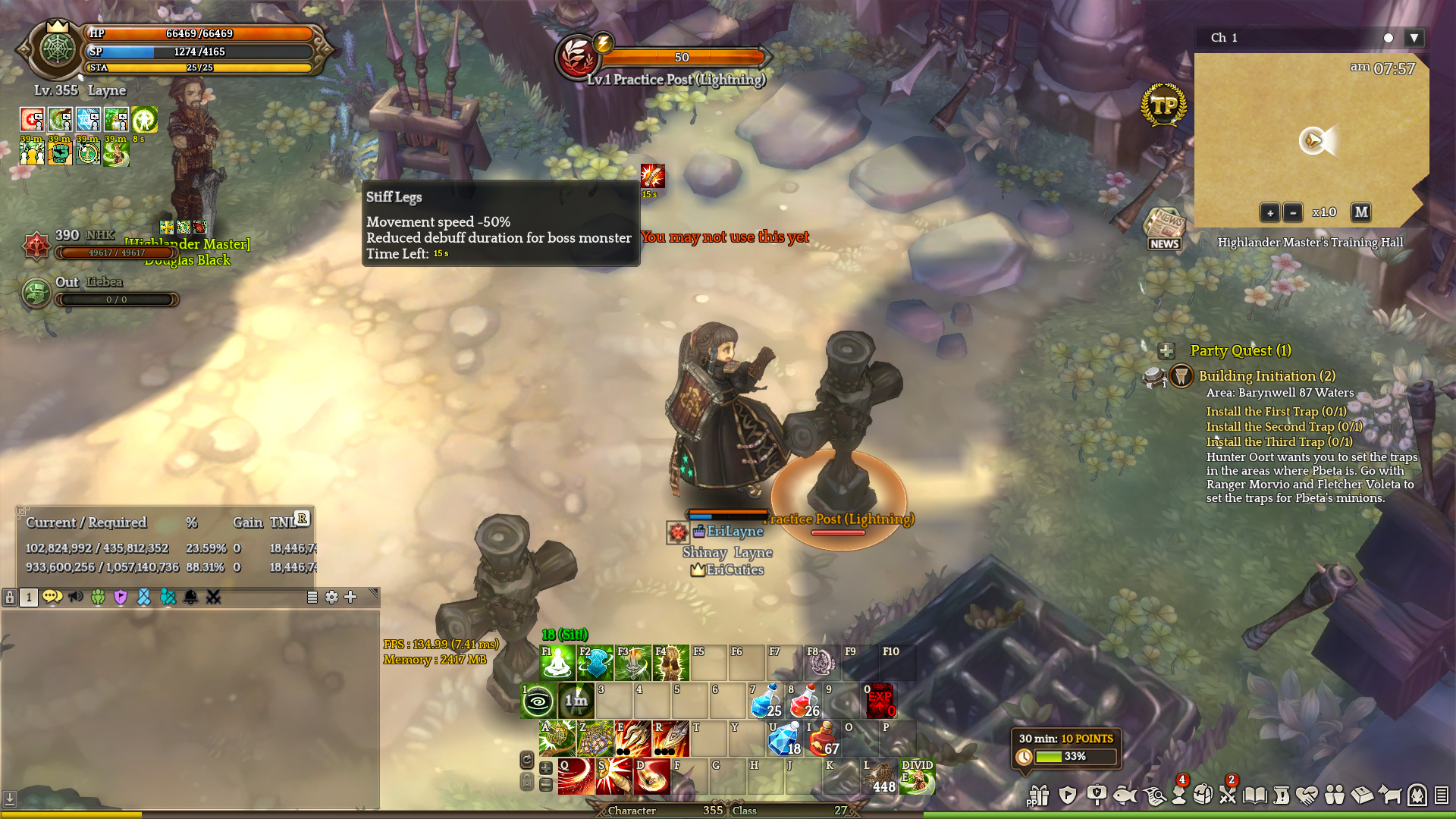Open the pet companion dog icon
Screen dimensions: 1456x819
[1389, 795]
